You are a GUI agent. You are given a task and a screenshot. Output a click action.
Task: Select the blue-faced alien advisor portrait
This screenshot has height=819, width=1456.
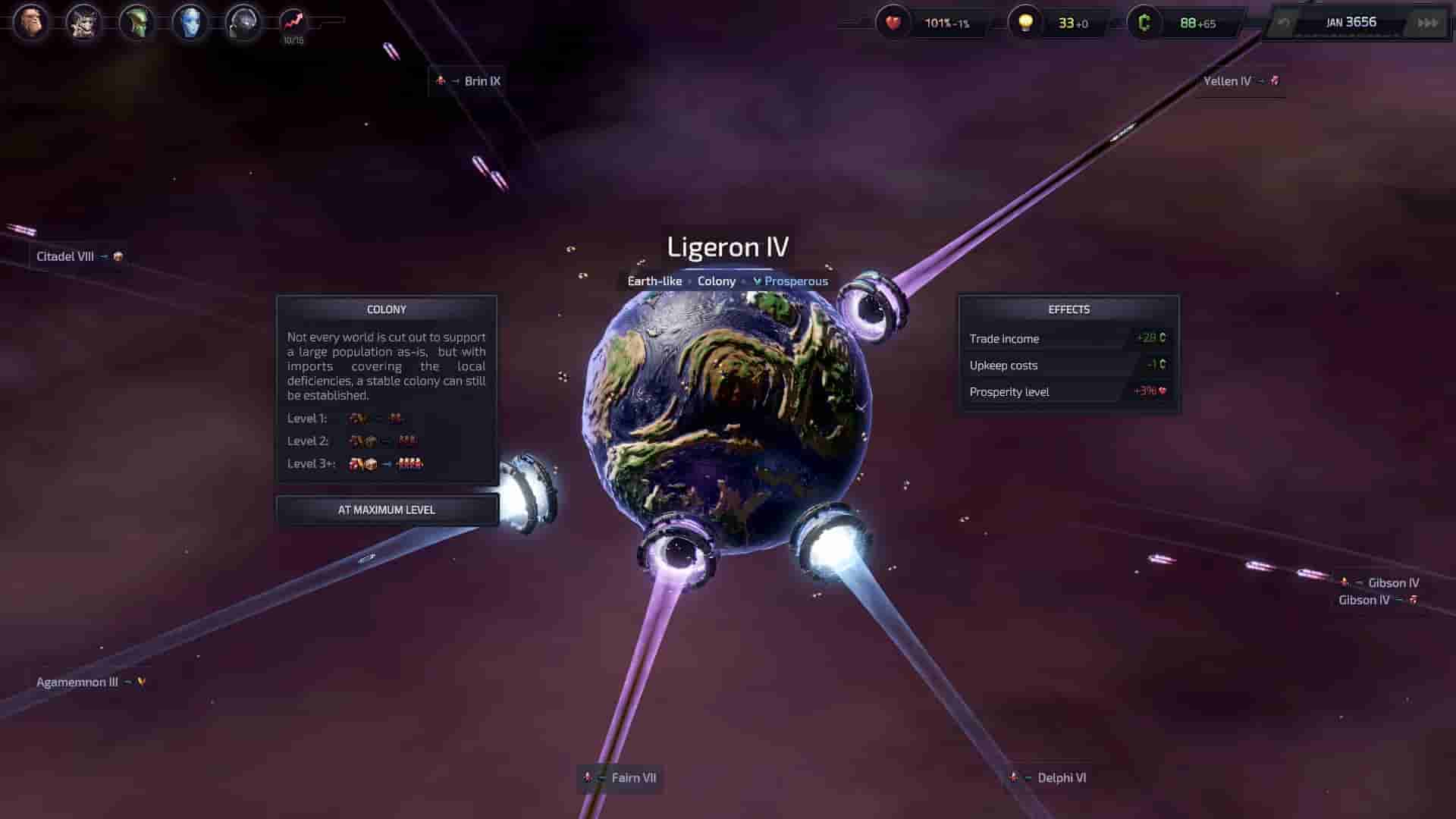190,23
